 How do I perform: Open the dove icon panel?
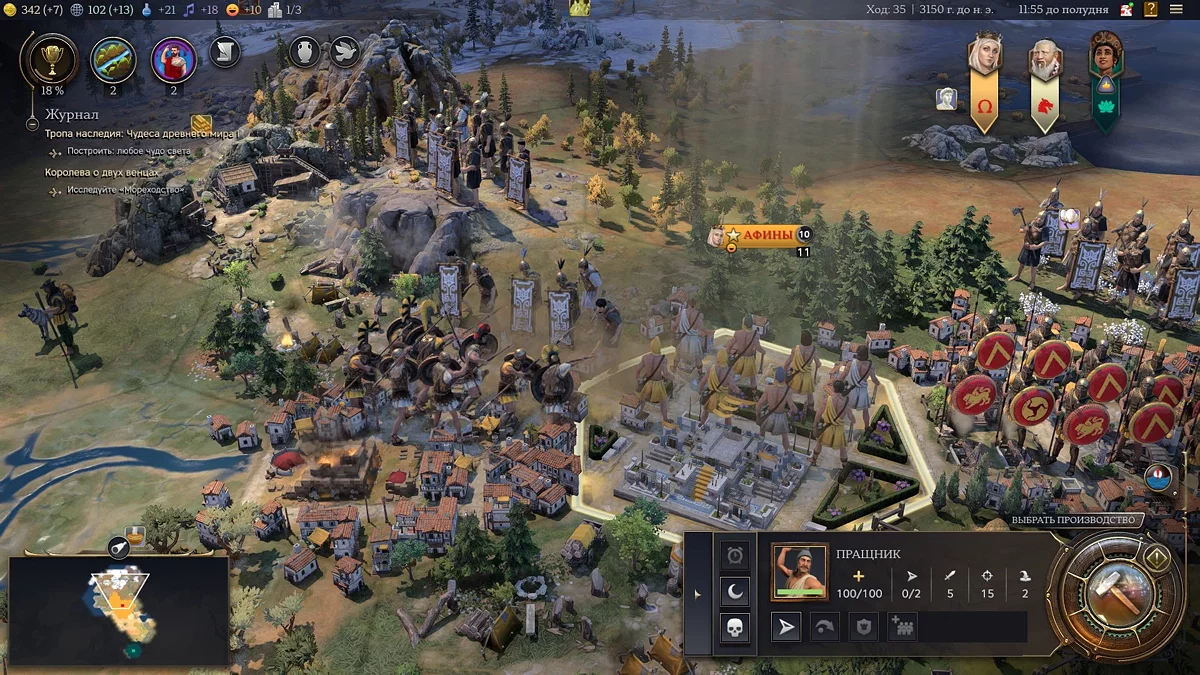point(345,50)
